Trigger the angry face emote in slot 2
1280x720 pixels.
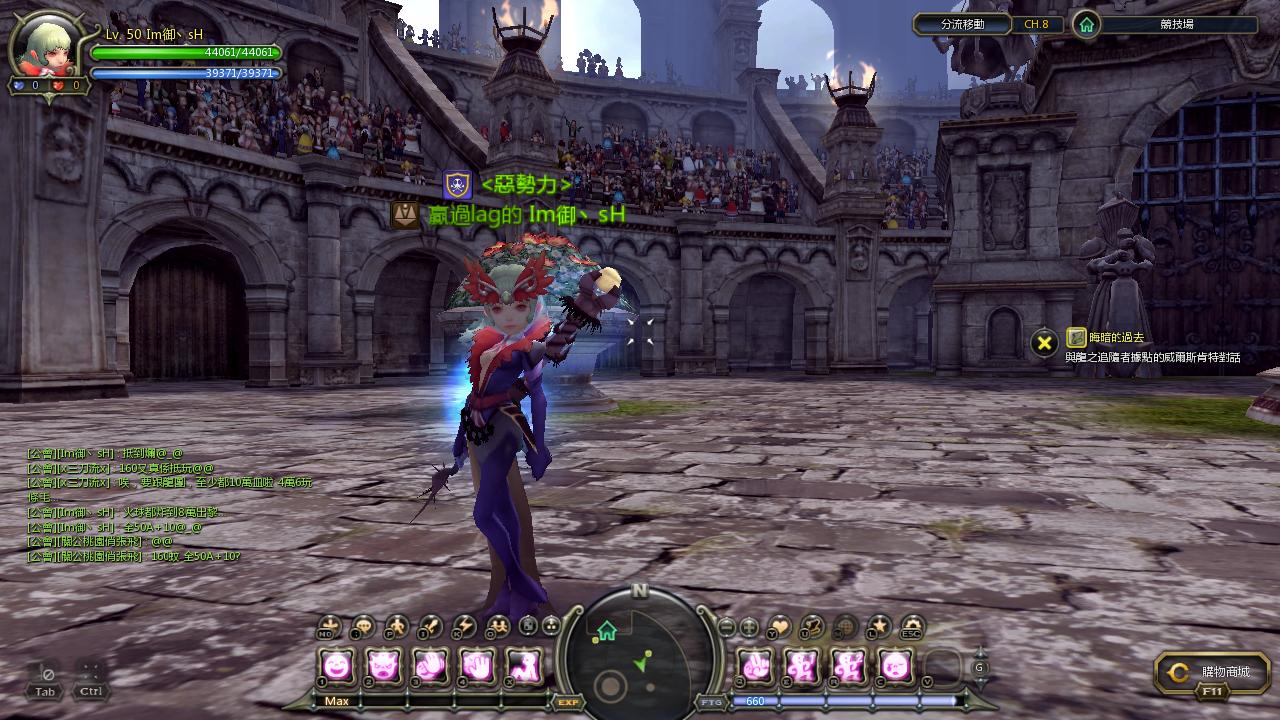coord(384,665)
